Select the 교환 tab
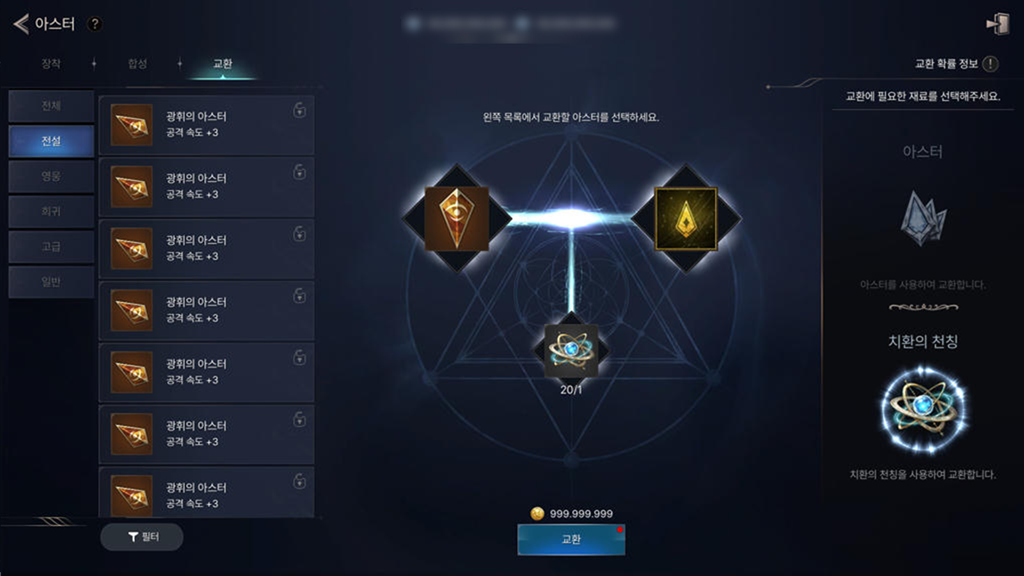The width and height of the screenshot is (1024, 576). [x=223, y=64]
